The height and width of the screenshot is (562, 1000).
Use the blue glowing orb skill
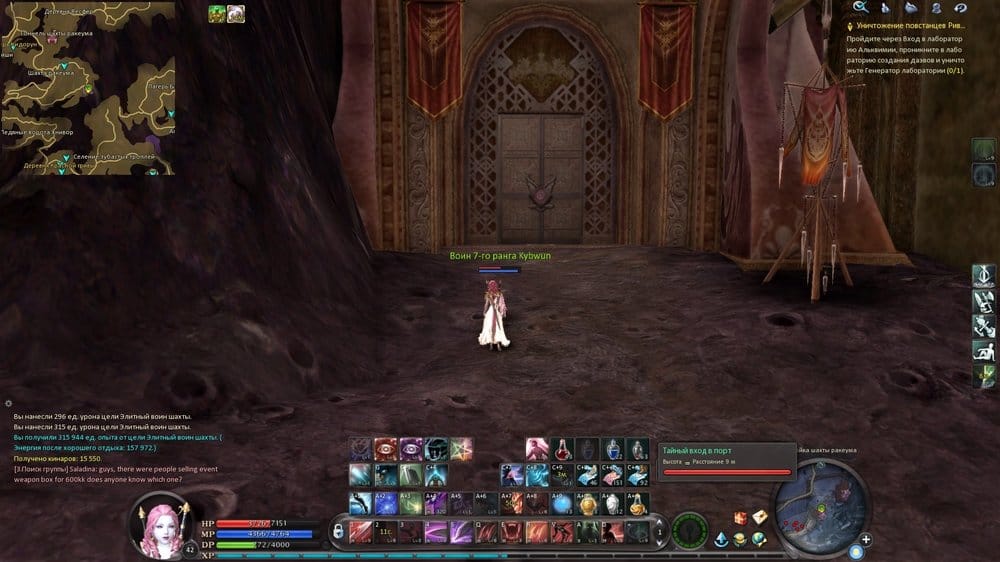pos(563,504)
